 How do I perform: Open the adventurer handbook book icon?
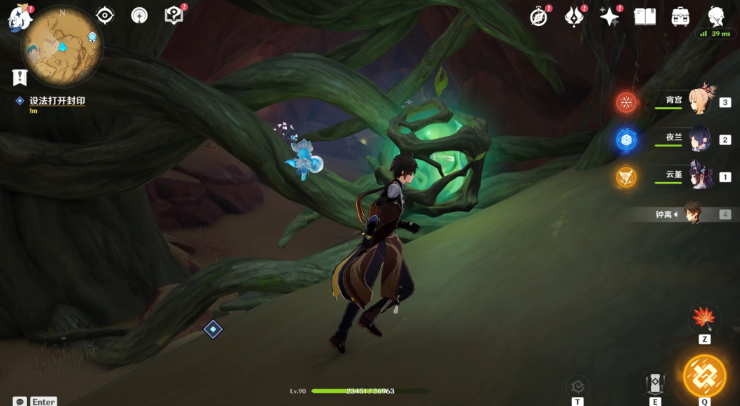(644, 16)
